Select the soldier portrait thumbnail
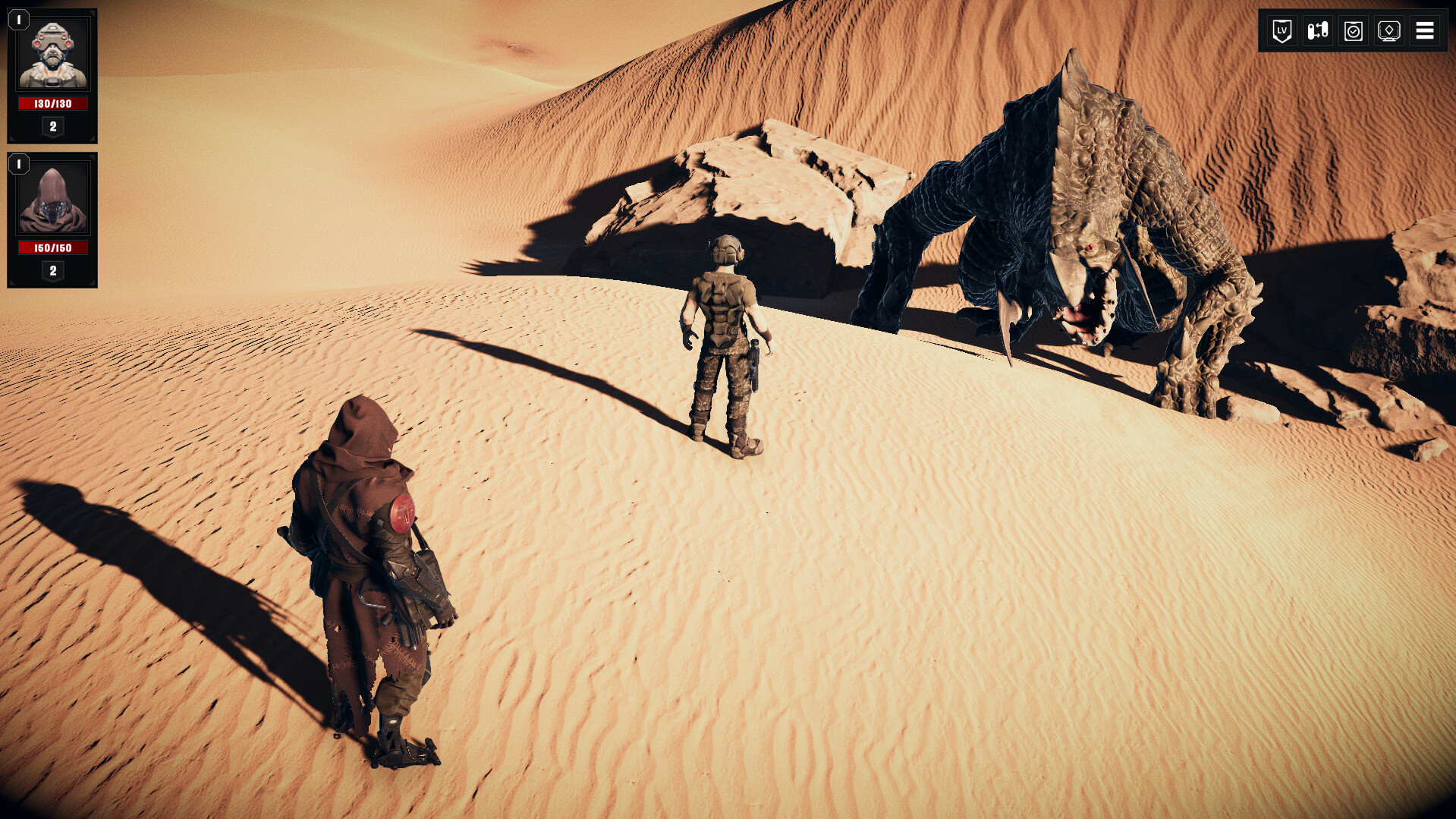 [x=52, y=53]
